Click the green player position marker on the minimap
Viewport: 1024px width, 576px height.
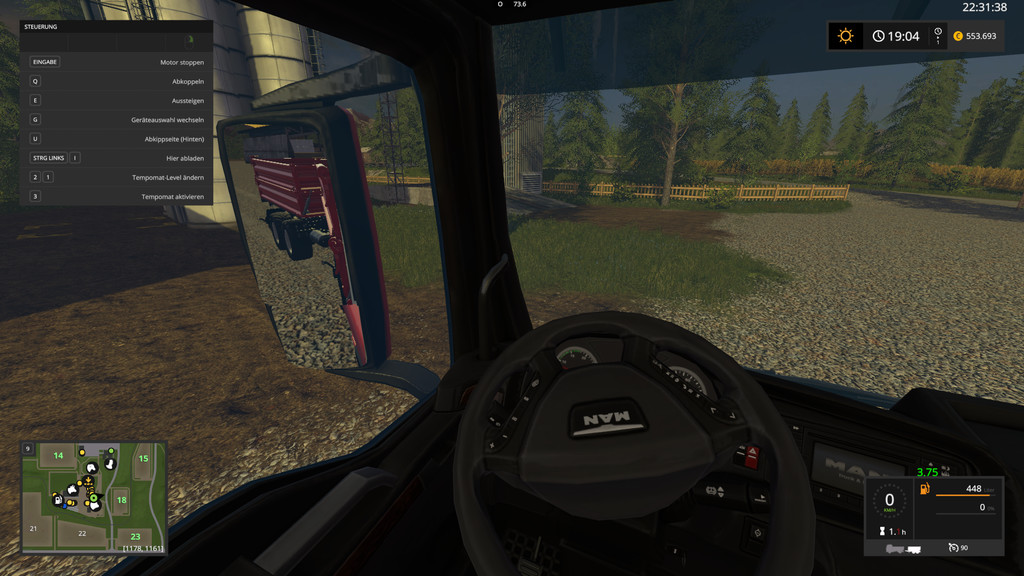tap(93, 497)
